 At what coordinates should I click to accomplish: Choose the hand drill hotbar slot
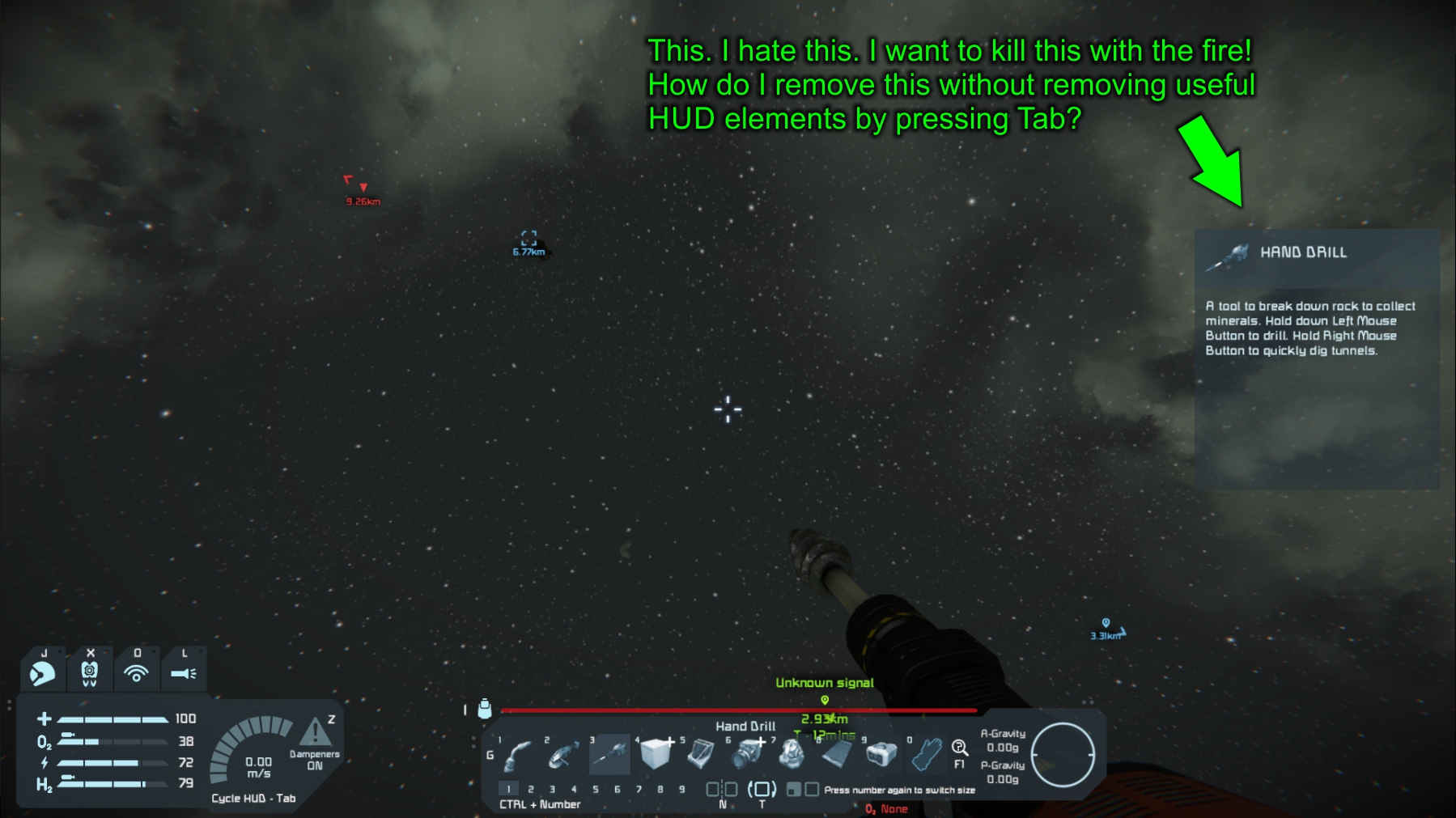609,754
